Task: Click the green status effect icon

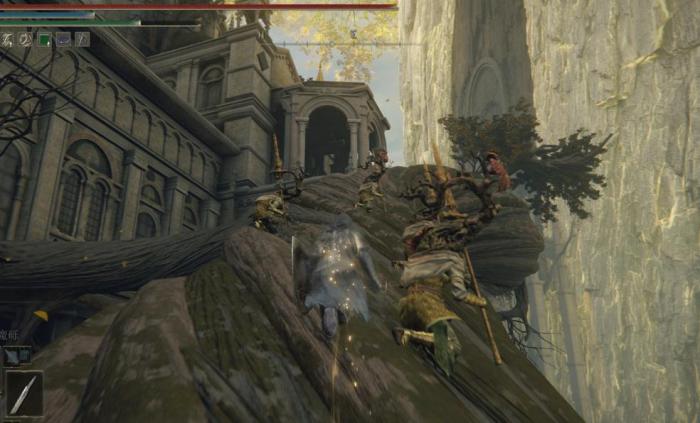Action: 44,40
